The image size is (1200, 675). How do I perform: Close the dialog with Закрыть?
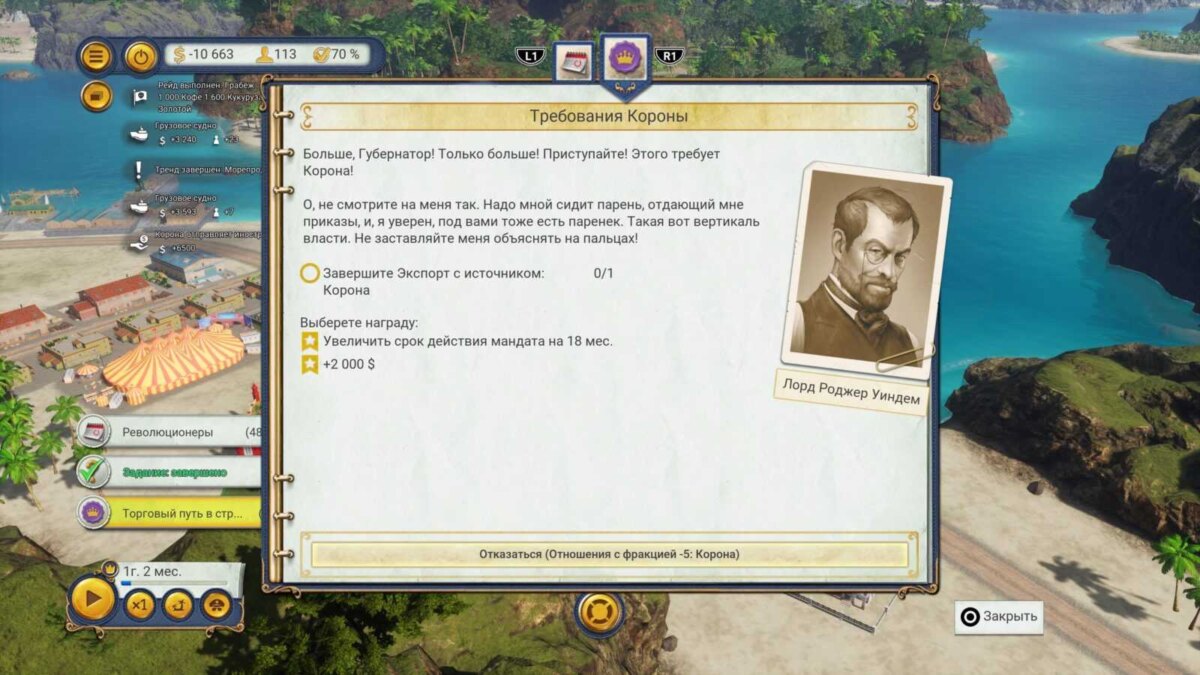click(998, 617)
